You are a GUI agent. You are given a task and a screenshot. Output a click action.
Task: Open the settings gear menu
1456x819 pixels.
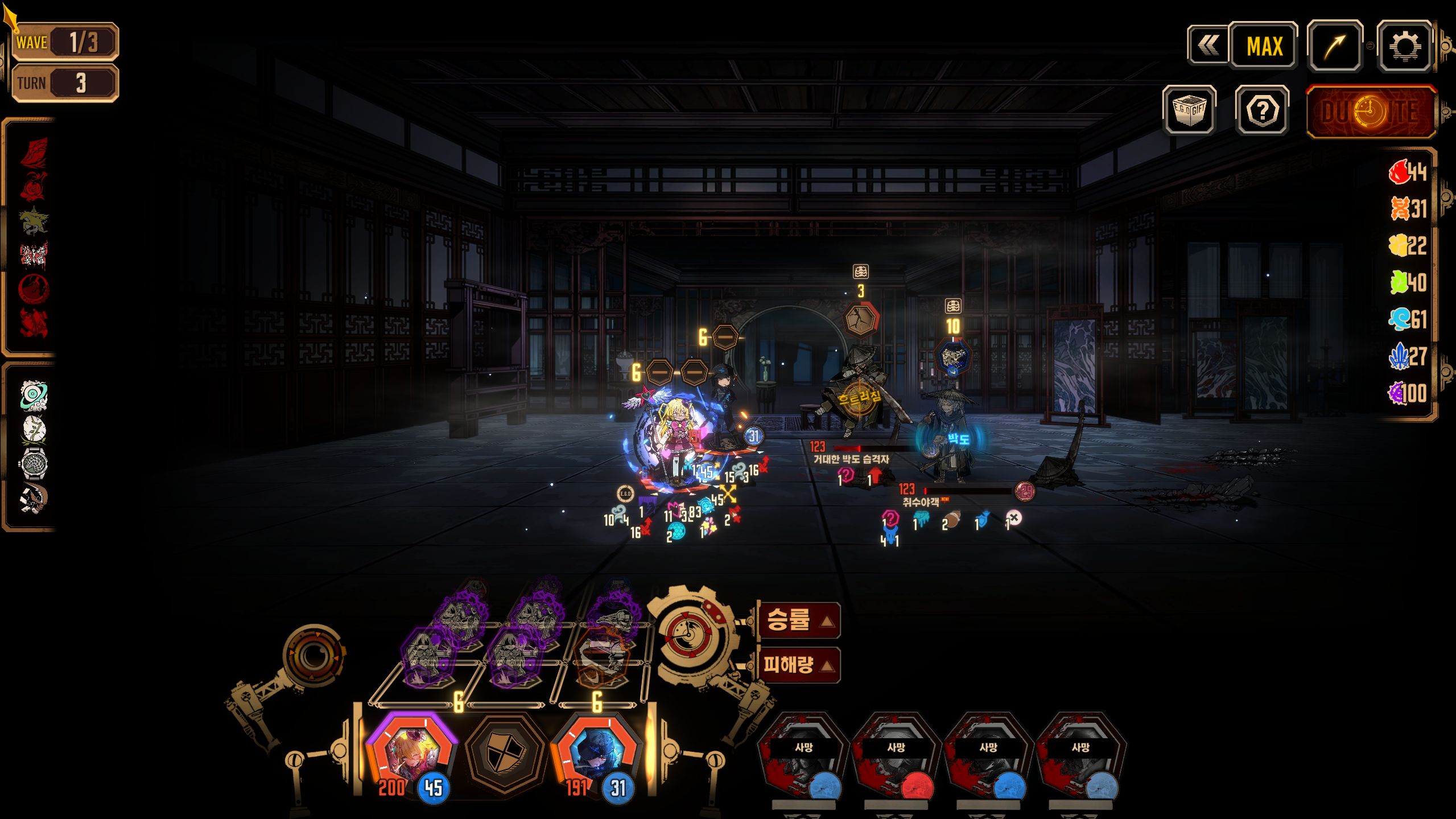point(1404,46)
